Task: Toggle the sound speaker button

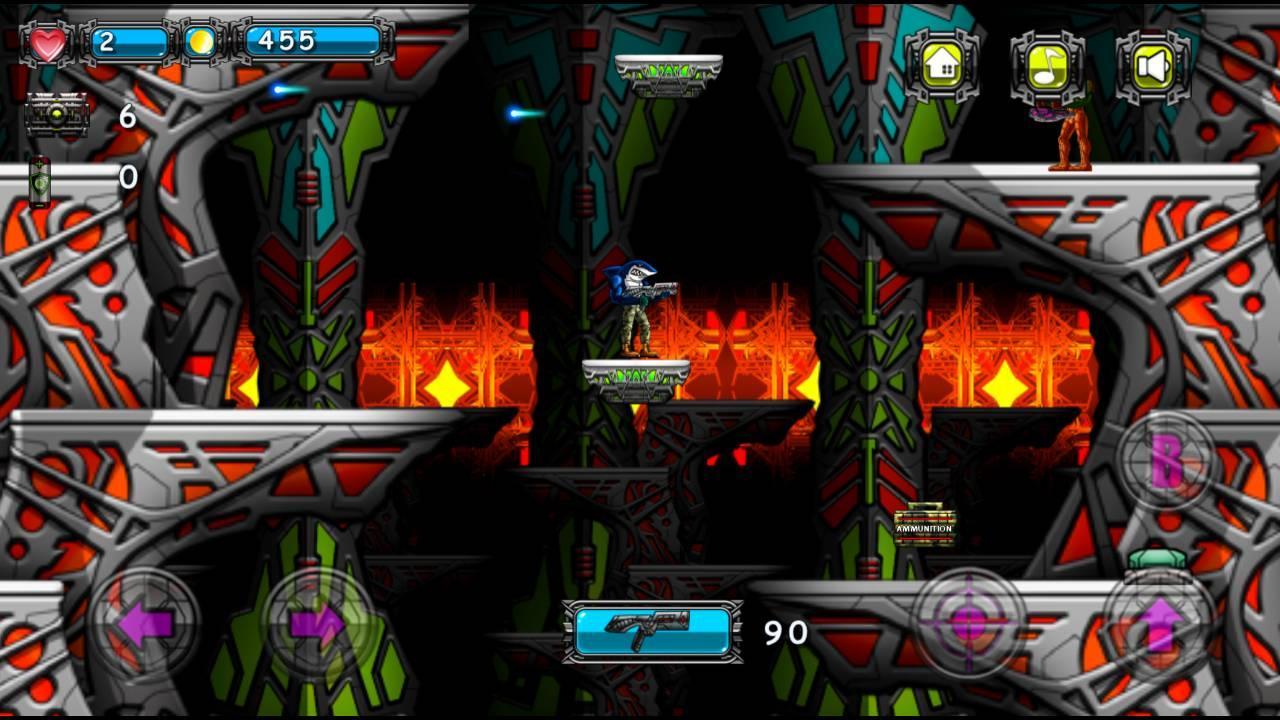Action: point(1153,67)
